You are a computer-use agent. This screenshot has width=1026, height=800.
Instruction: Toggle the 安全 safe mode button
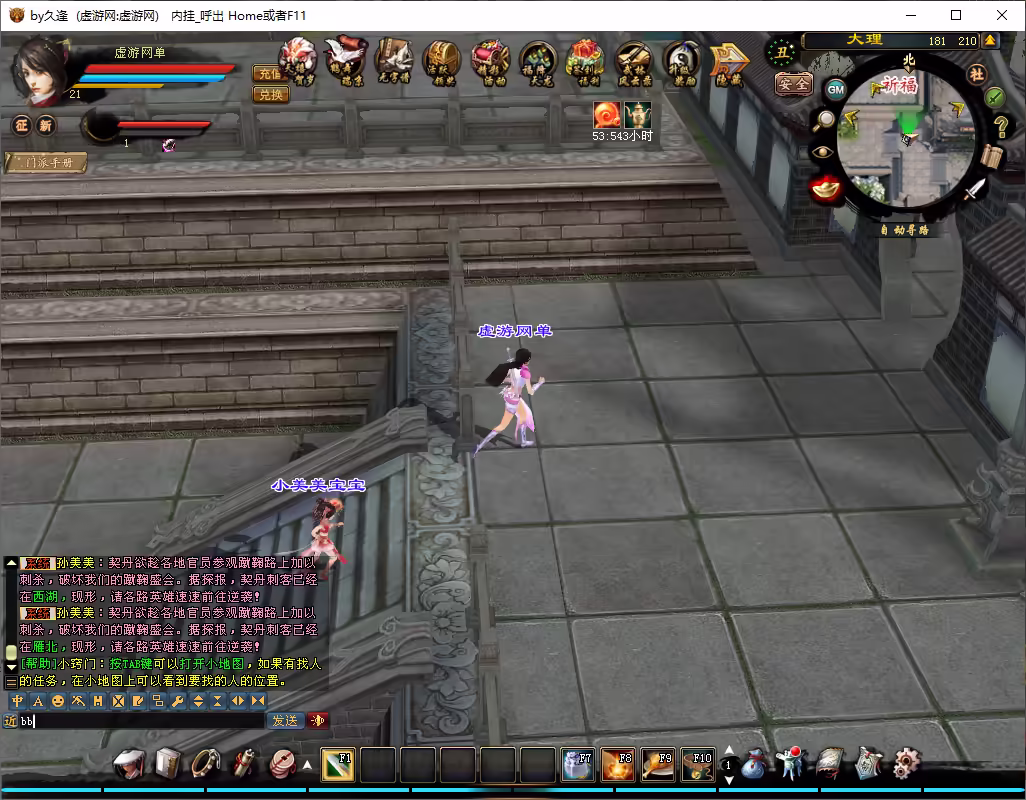pos(794,85)
